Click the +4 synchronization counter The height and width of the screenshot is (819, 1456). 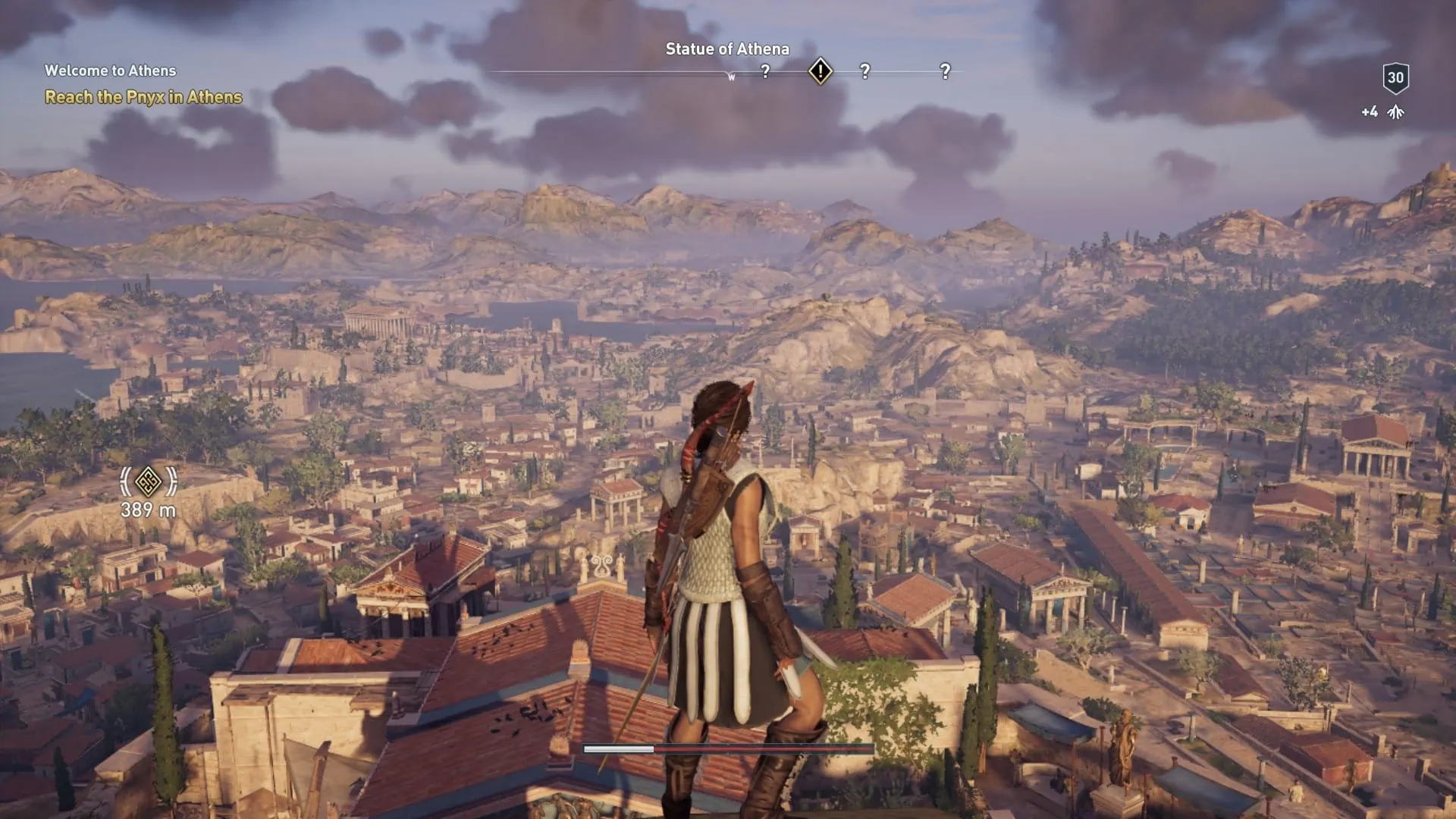click(1369, 111)
